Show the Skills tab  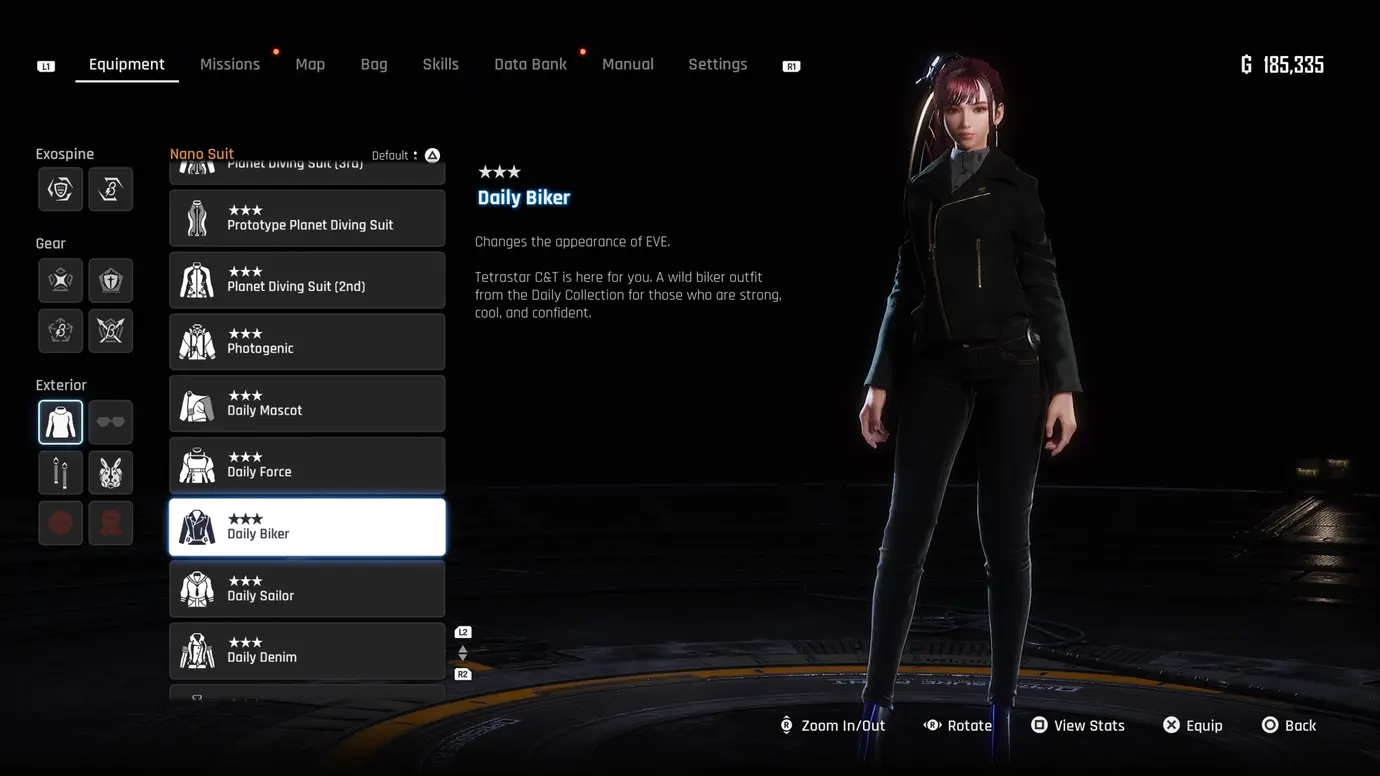pos(440,65)
